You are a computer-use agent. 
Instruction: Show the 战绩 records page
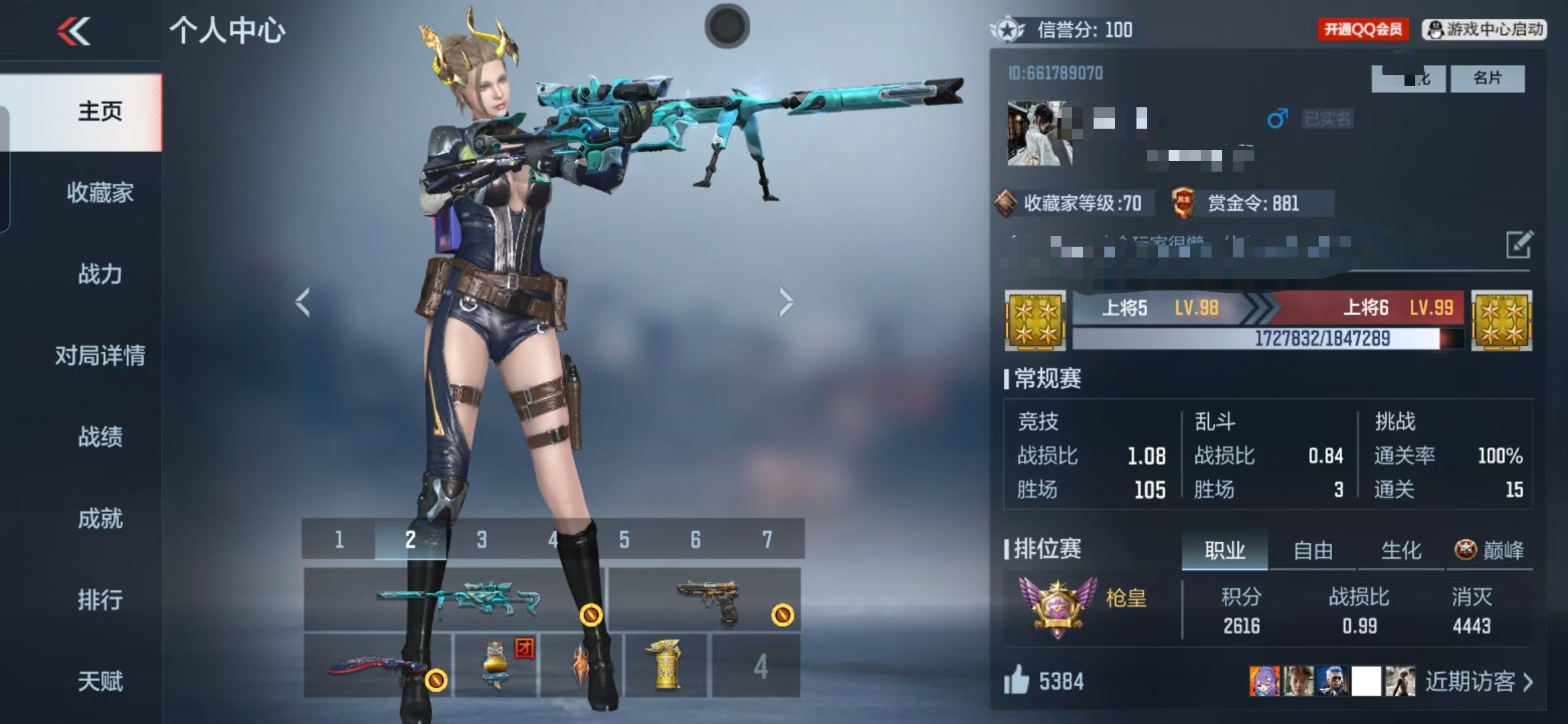point(100,436)
